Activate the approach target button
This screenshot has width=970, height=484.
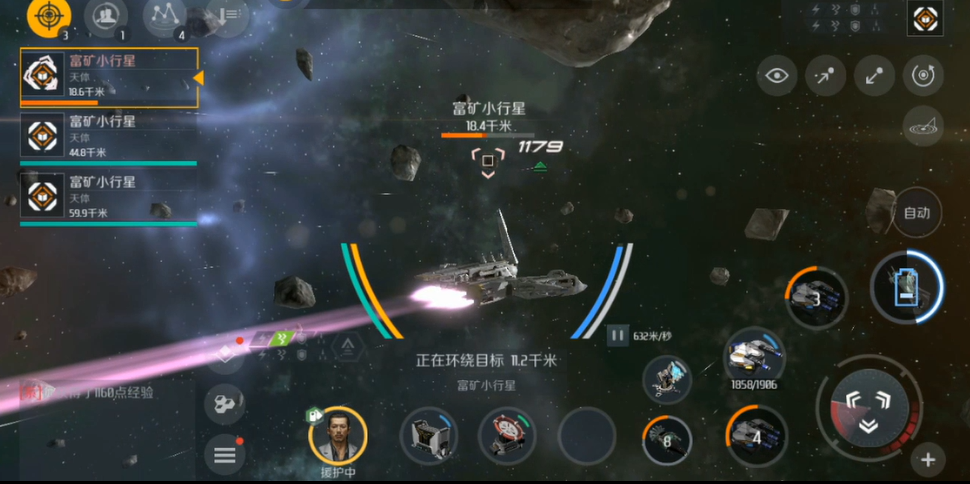point(825,75)
